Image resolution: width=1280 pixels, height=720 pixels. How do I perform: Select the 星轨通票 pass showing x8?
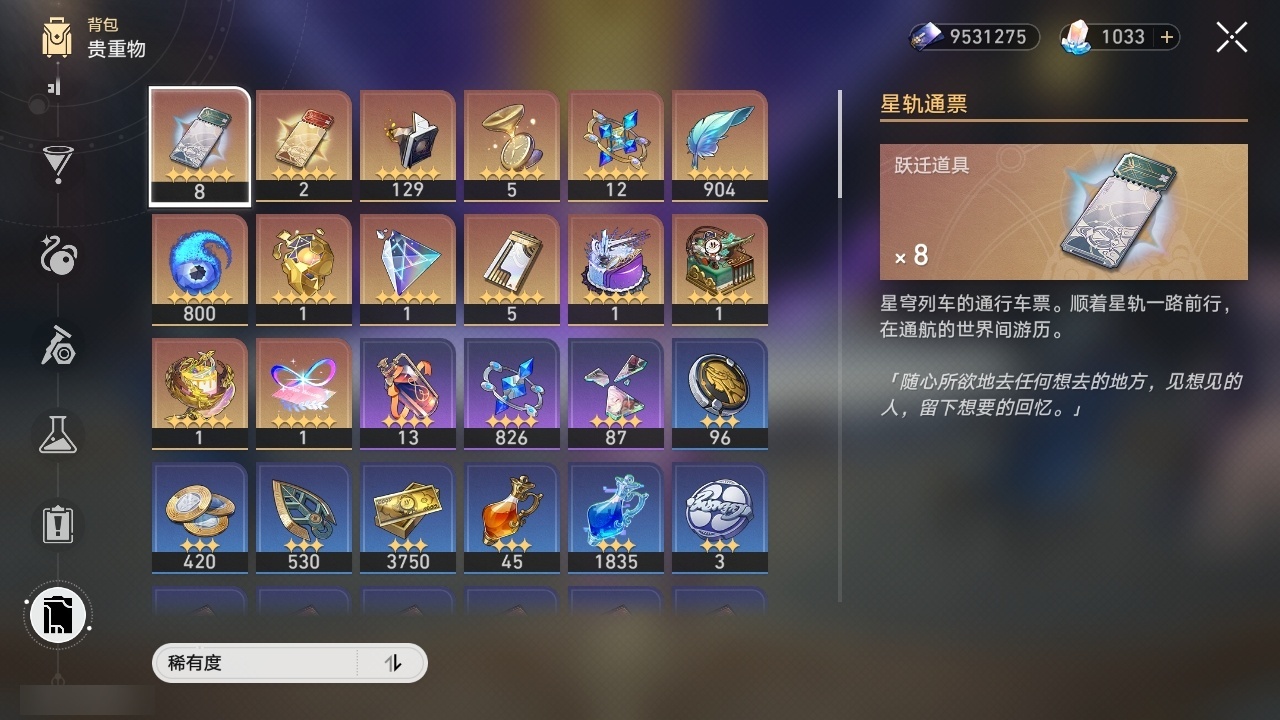pyautogui.click(x=199, y=145)
